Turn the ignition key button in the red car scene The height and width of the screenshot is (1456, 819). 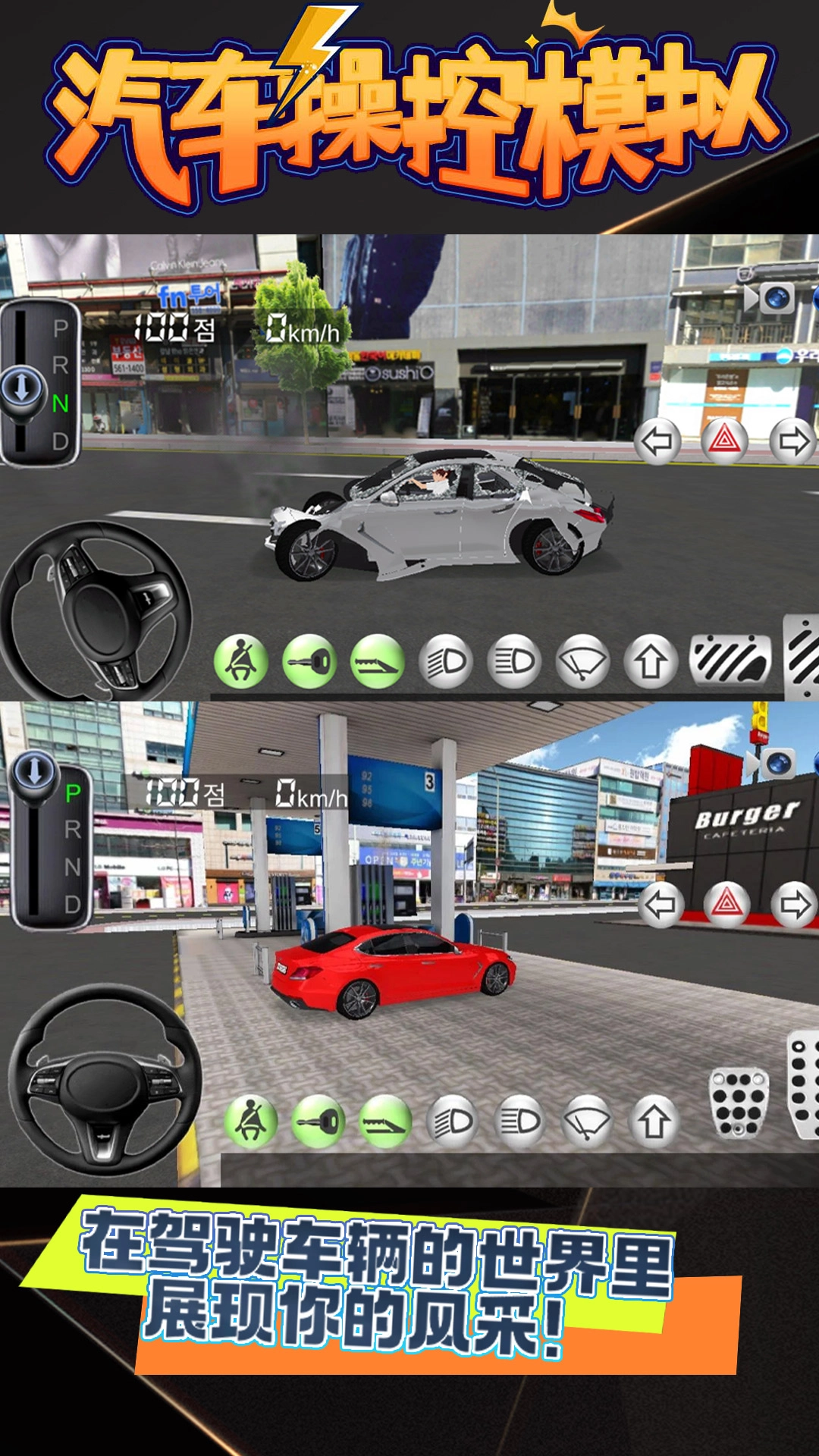coord(318,1122)
